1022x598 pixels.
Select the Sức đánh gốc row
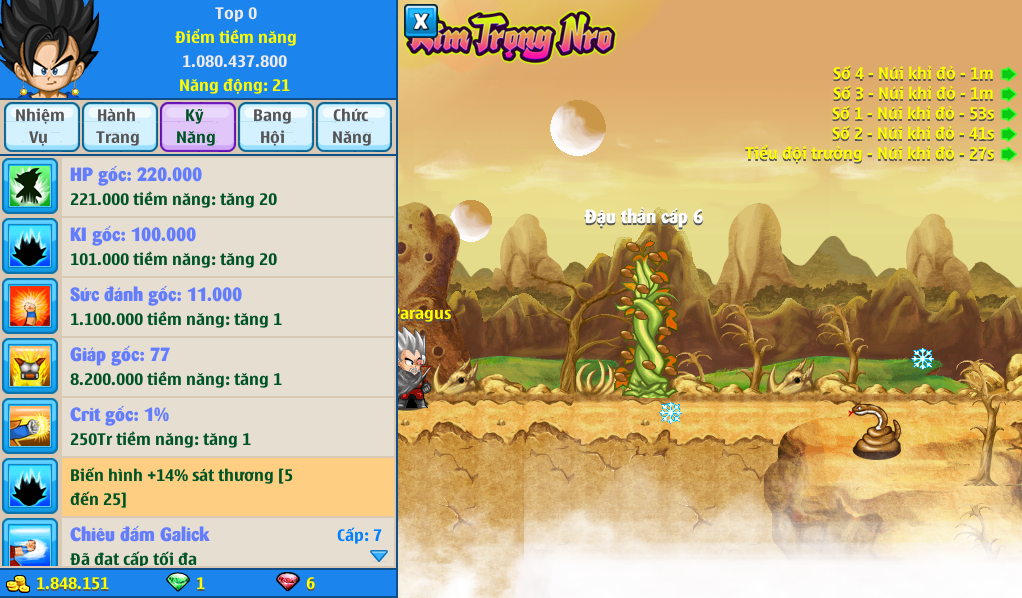click(198, 307)
